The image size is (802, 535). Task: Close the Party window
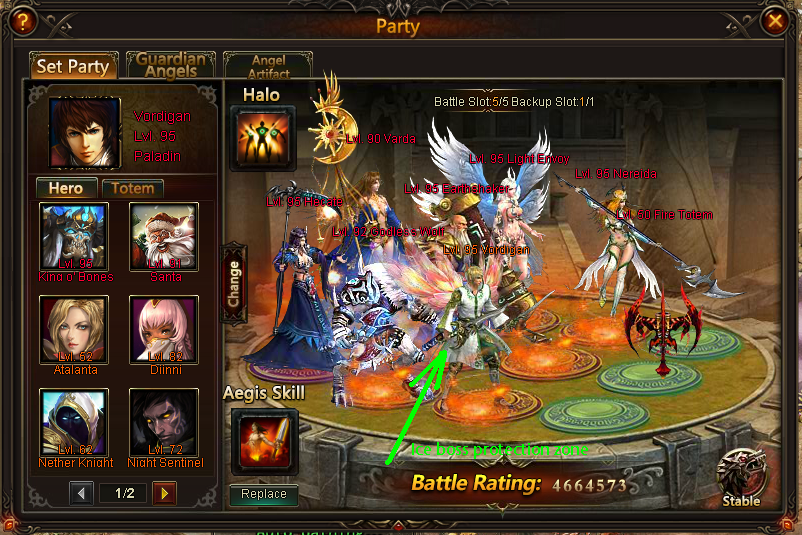pos(772,20)
